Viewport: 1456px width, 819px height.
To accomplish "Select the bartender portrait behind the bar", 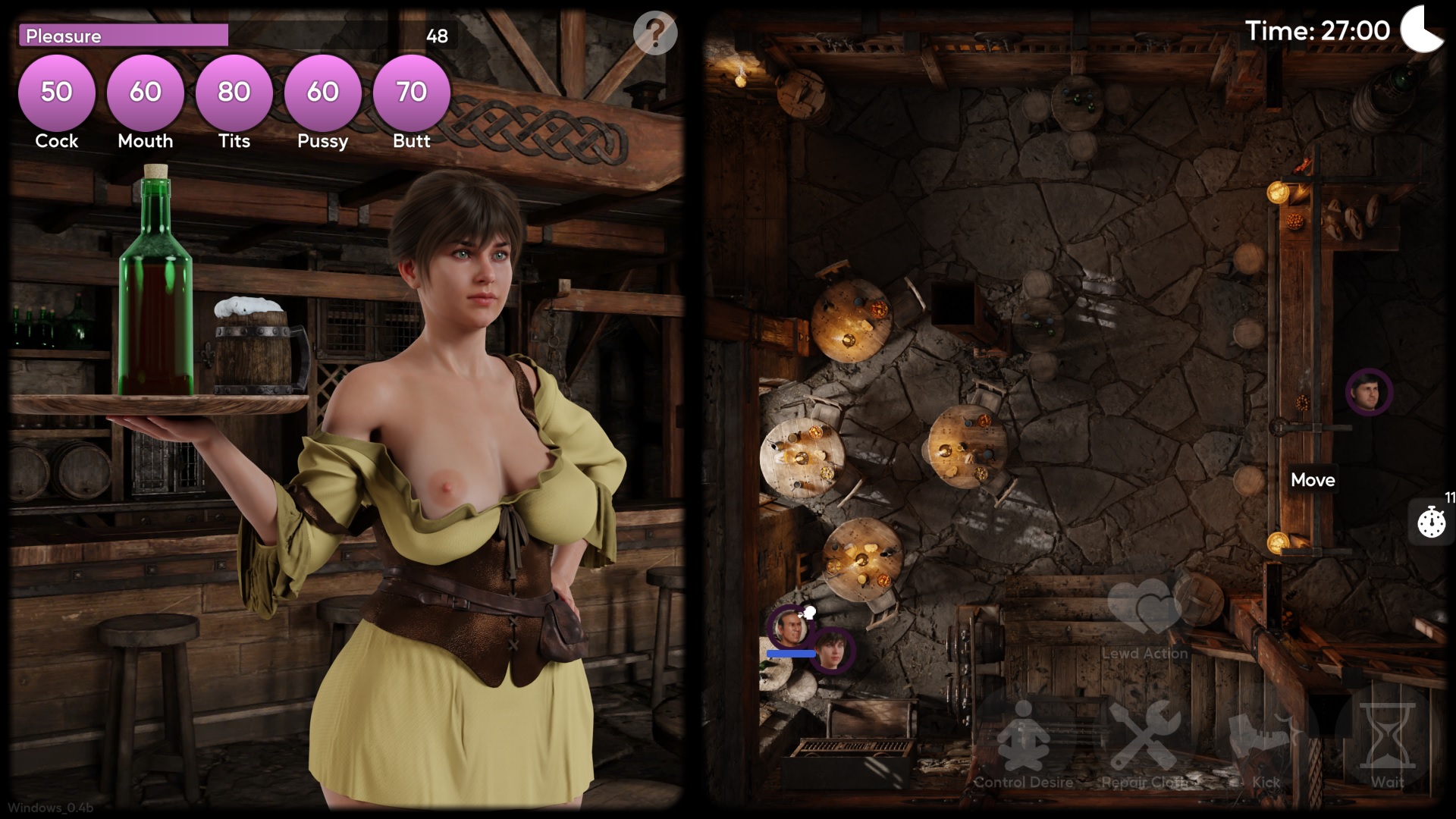I will (x=1369, y=392).
